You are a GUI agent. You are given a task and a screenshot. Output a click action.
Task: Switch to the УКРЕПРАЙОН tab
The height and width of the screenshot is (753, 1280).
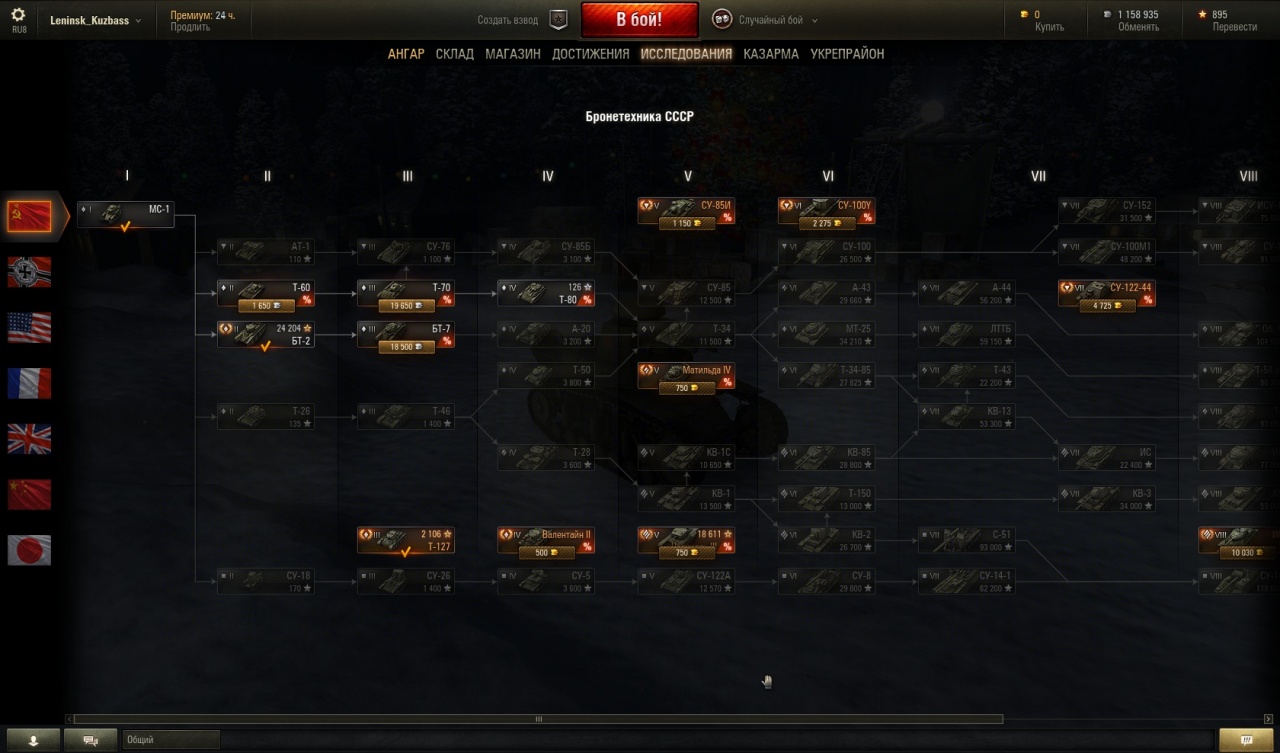click(847, 54)
